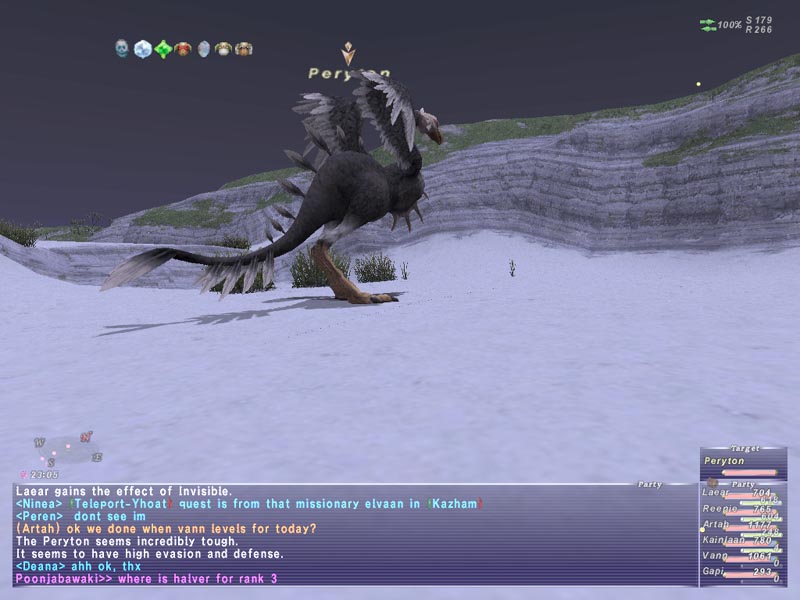Select the skull status effect icon

(122, 48)
